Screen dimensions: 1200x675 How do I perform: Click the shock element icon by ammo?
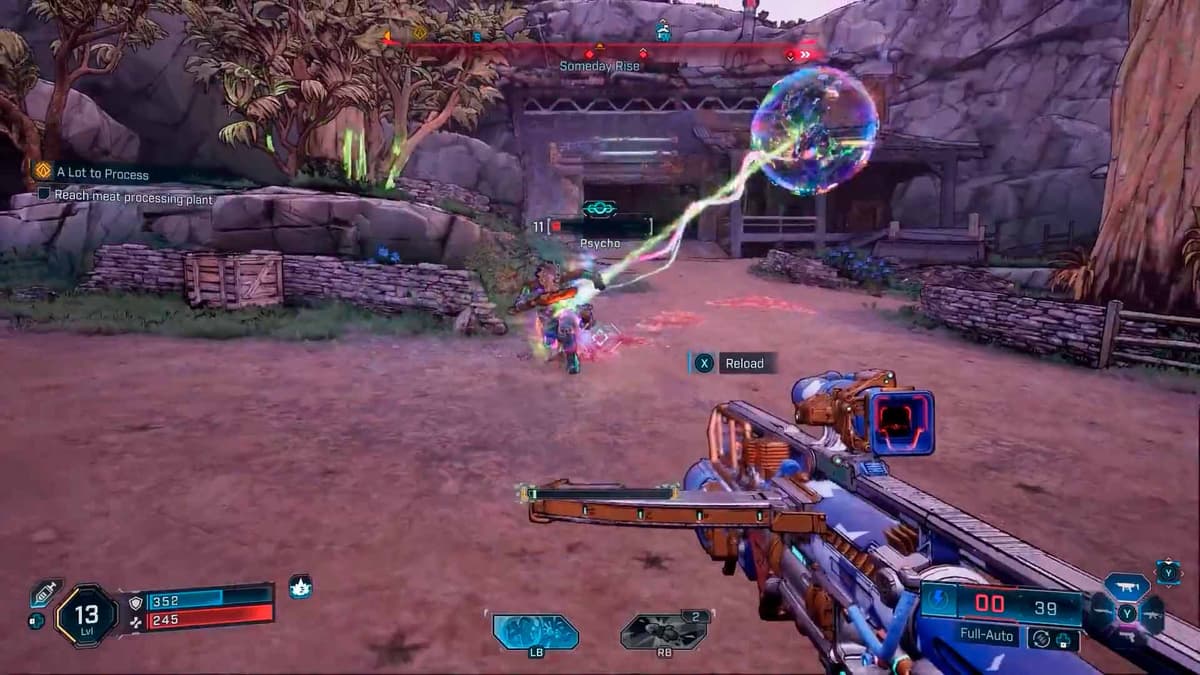(939, 601)
